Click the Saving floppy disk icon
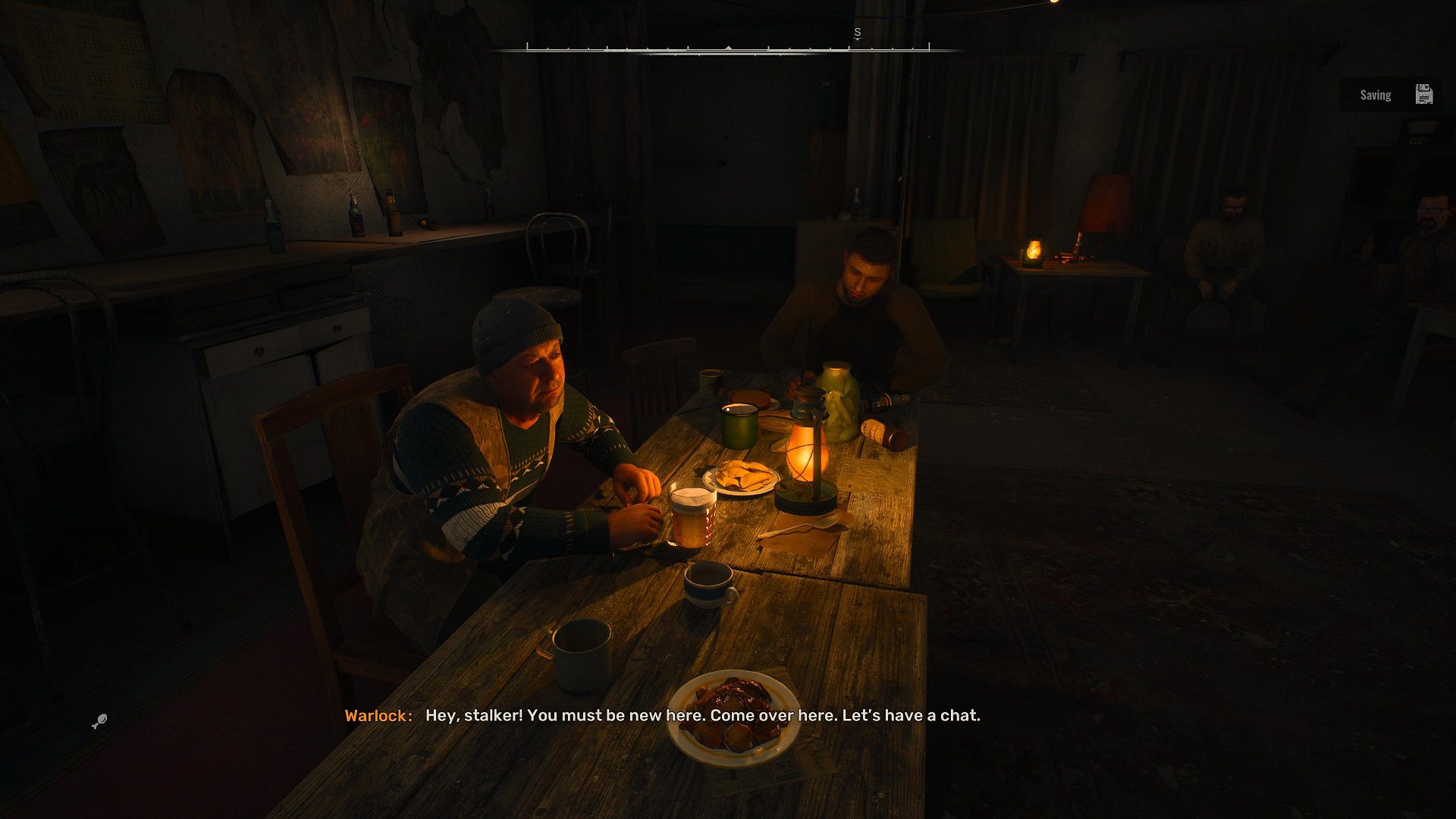The height and width of the screenshot is (819, 1456). click(1423, 95)
